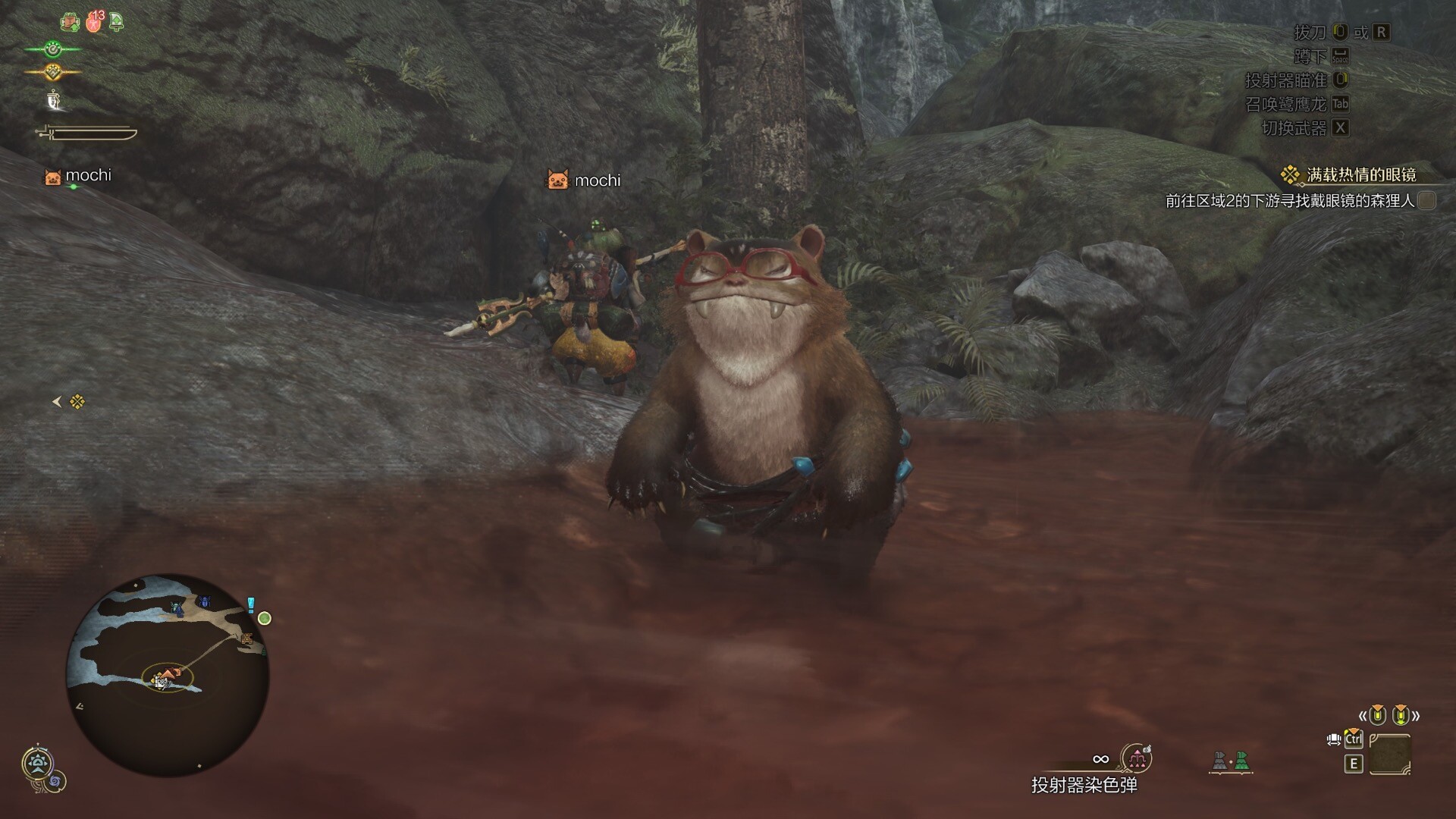
Task: Click the yellow quest direction marker at left
Action: pyautogui.click(x=77, y=402)
